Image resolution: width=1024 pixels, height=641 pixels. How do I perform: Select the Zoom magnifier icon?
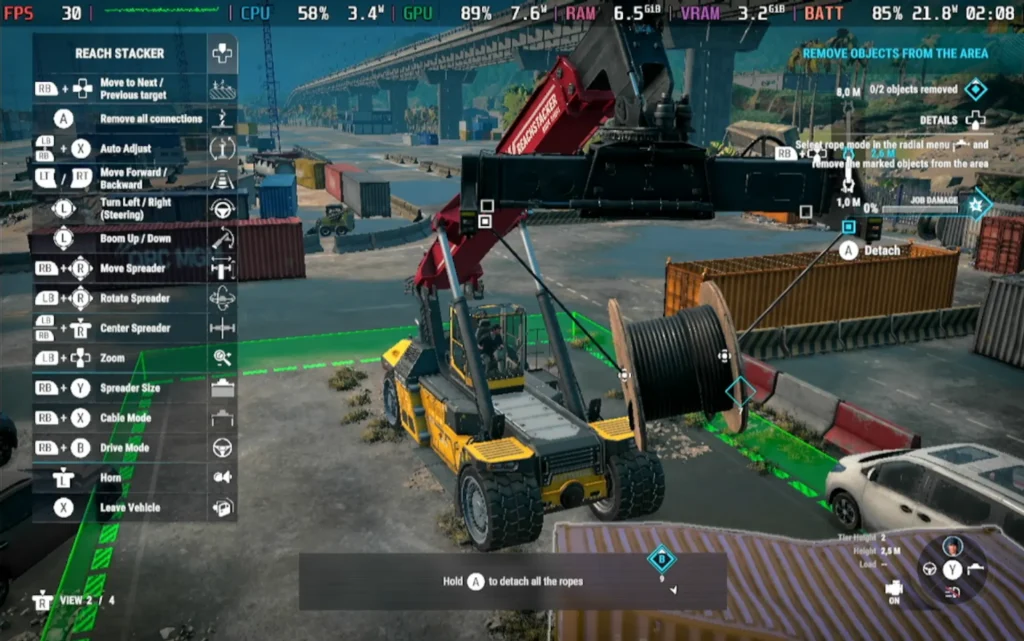tap(222, 358)
